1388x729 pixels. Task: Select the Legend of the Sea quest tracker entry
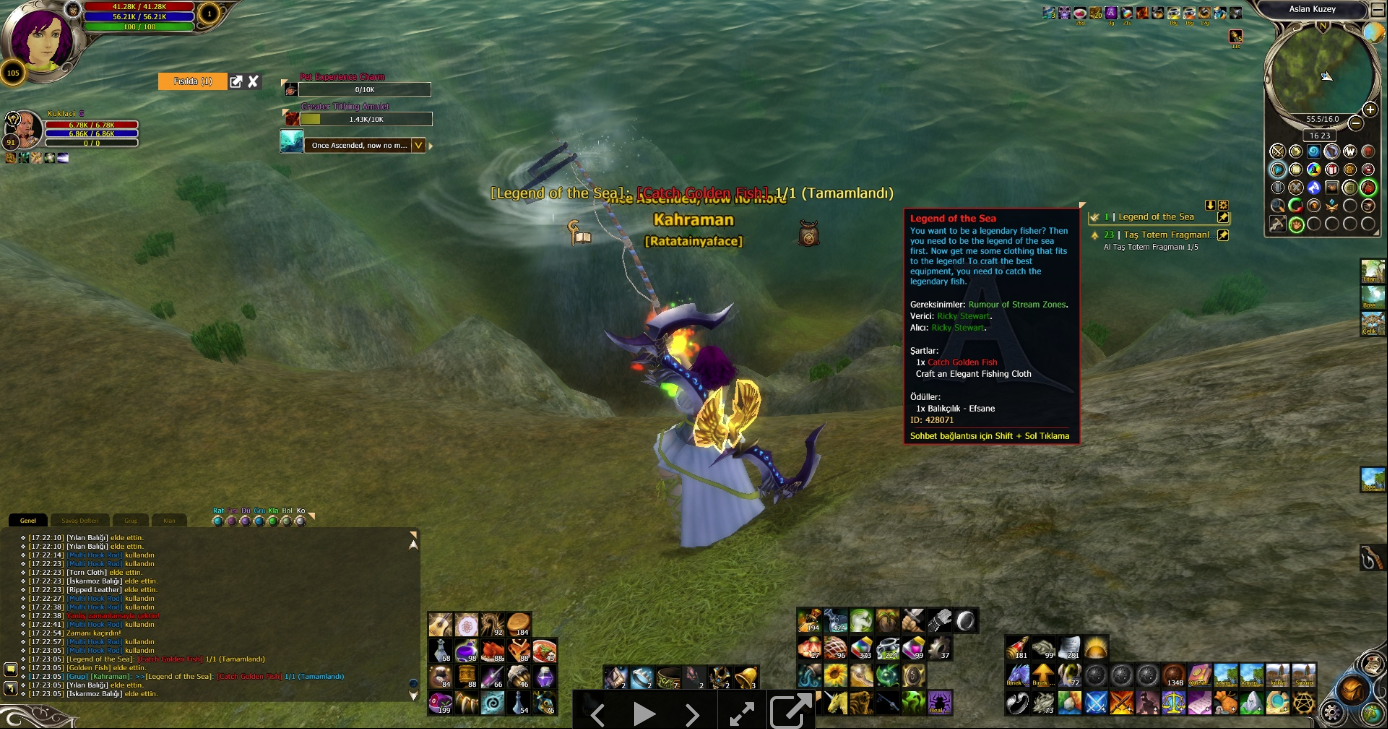pos(1155,217)
